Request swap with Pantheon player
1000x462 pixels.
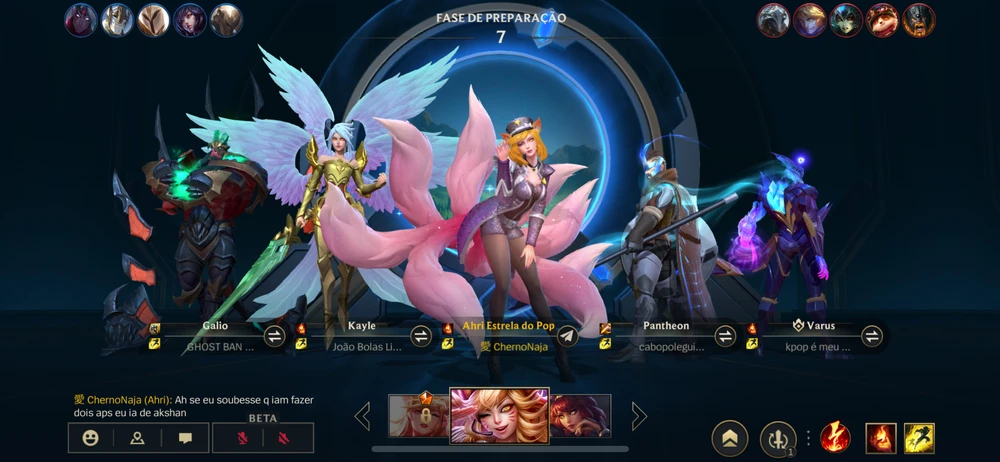point(725,336)
